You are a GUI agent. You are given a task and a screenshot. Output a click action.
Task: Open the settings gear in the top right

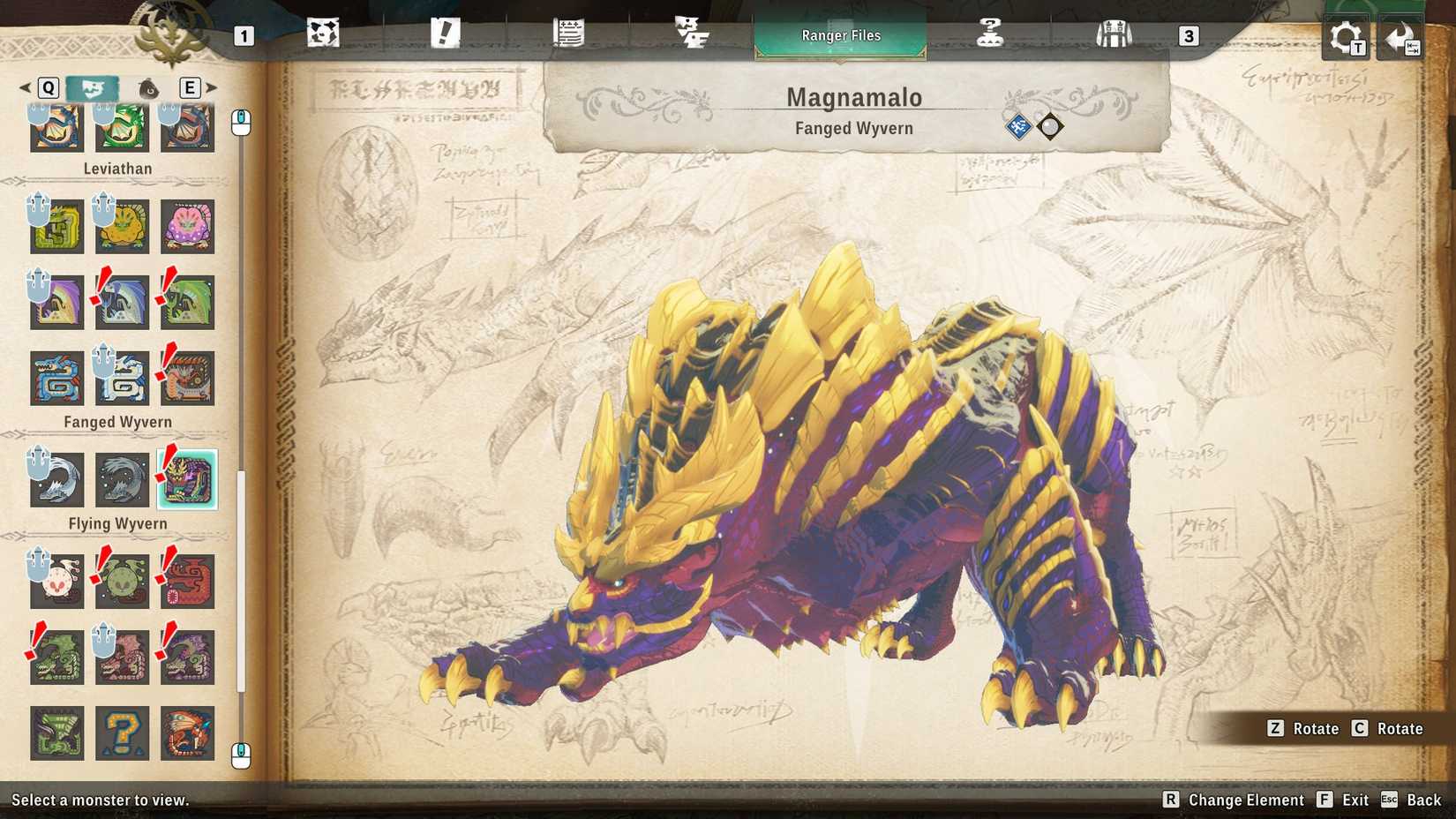tap(1344, 34)
